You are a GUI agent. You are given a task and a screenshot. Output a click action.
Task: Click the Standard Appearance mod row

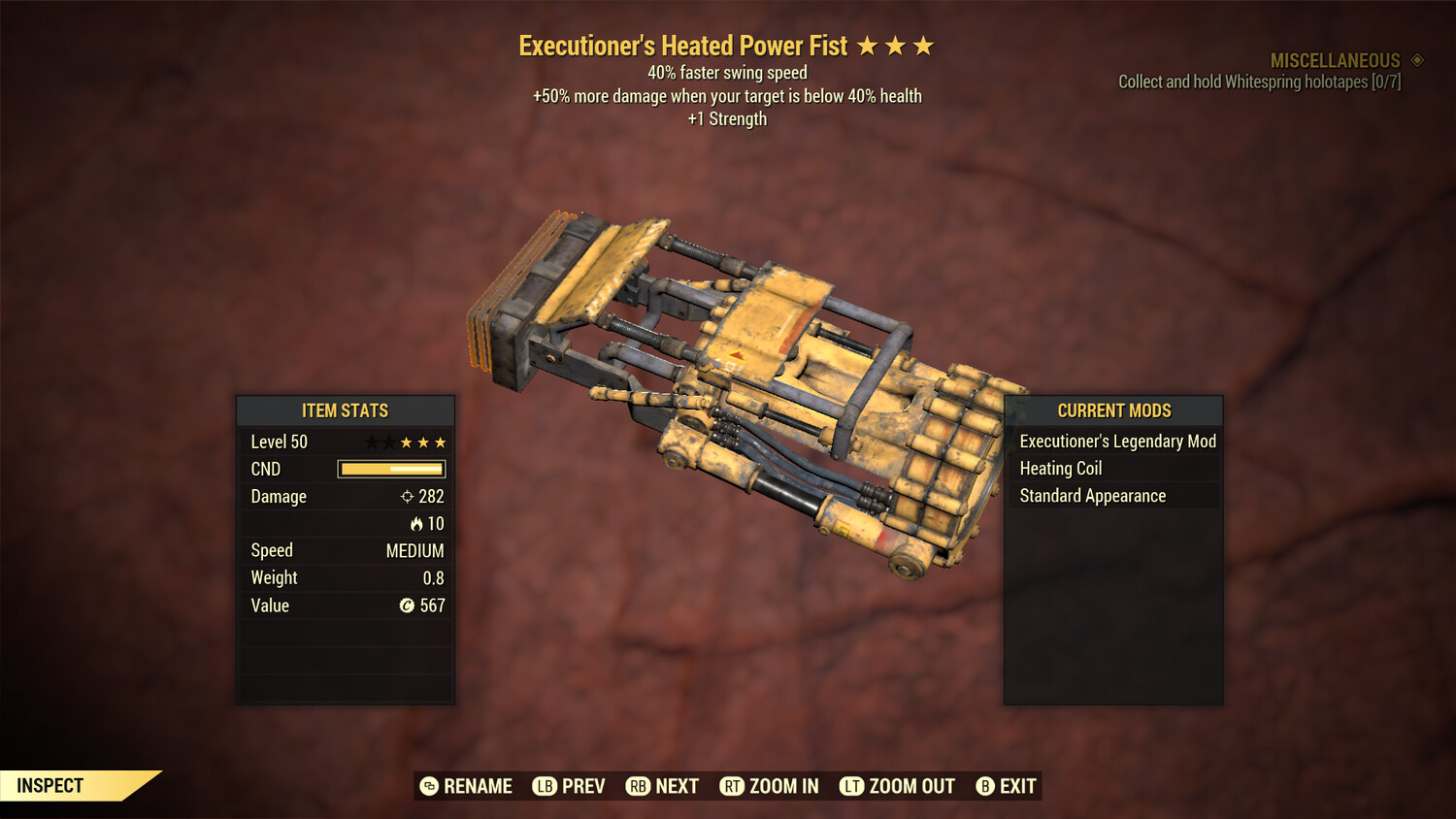click(1092, 495)
